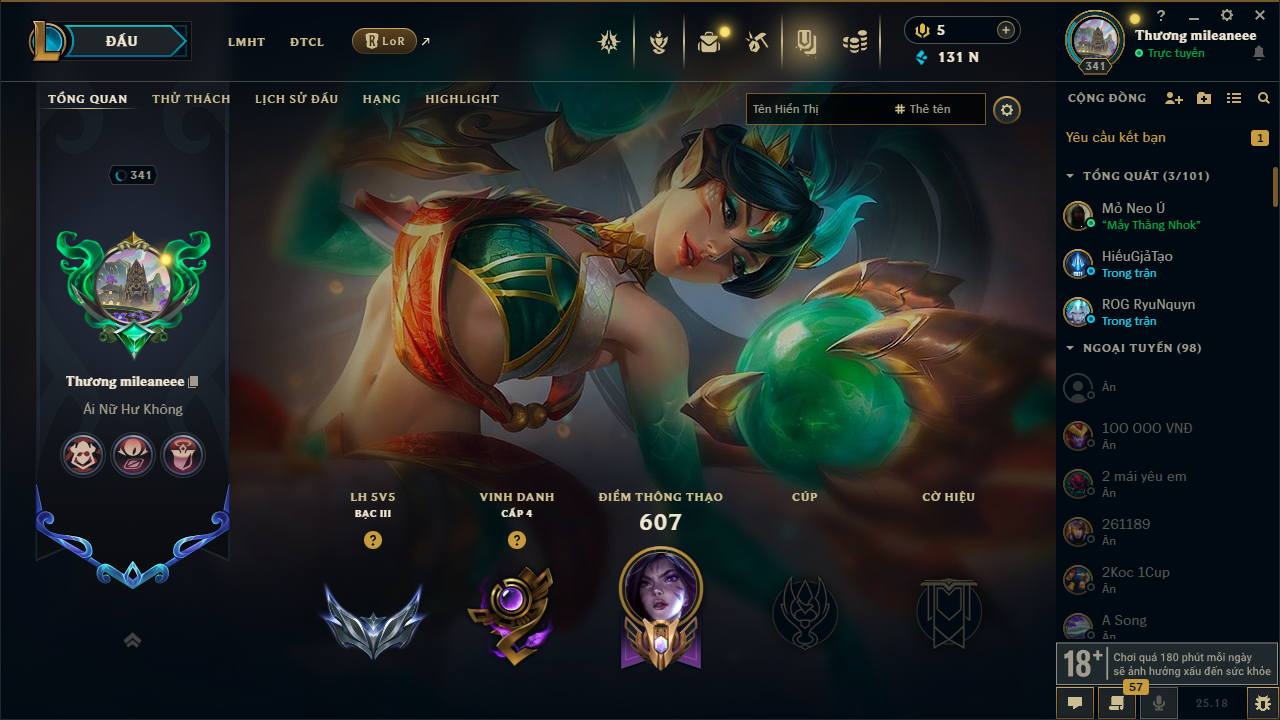Launch the LoR link

point(385,41)
